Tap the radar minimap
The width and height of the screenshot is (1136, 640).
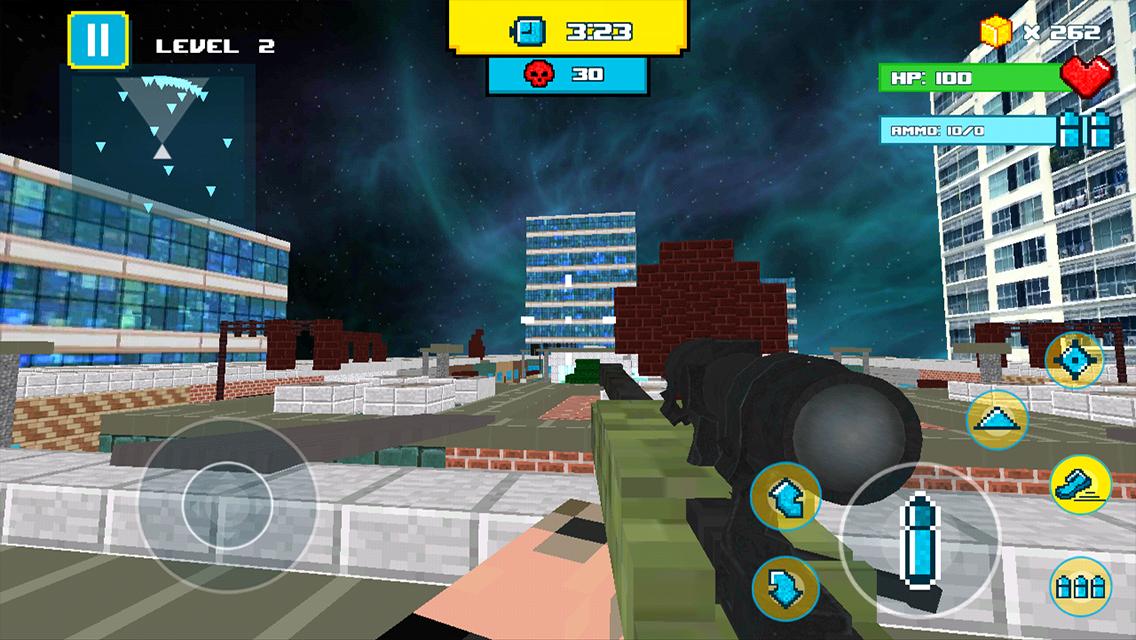[161, 137]
